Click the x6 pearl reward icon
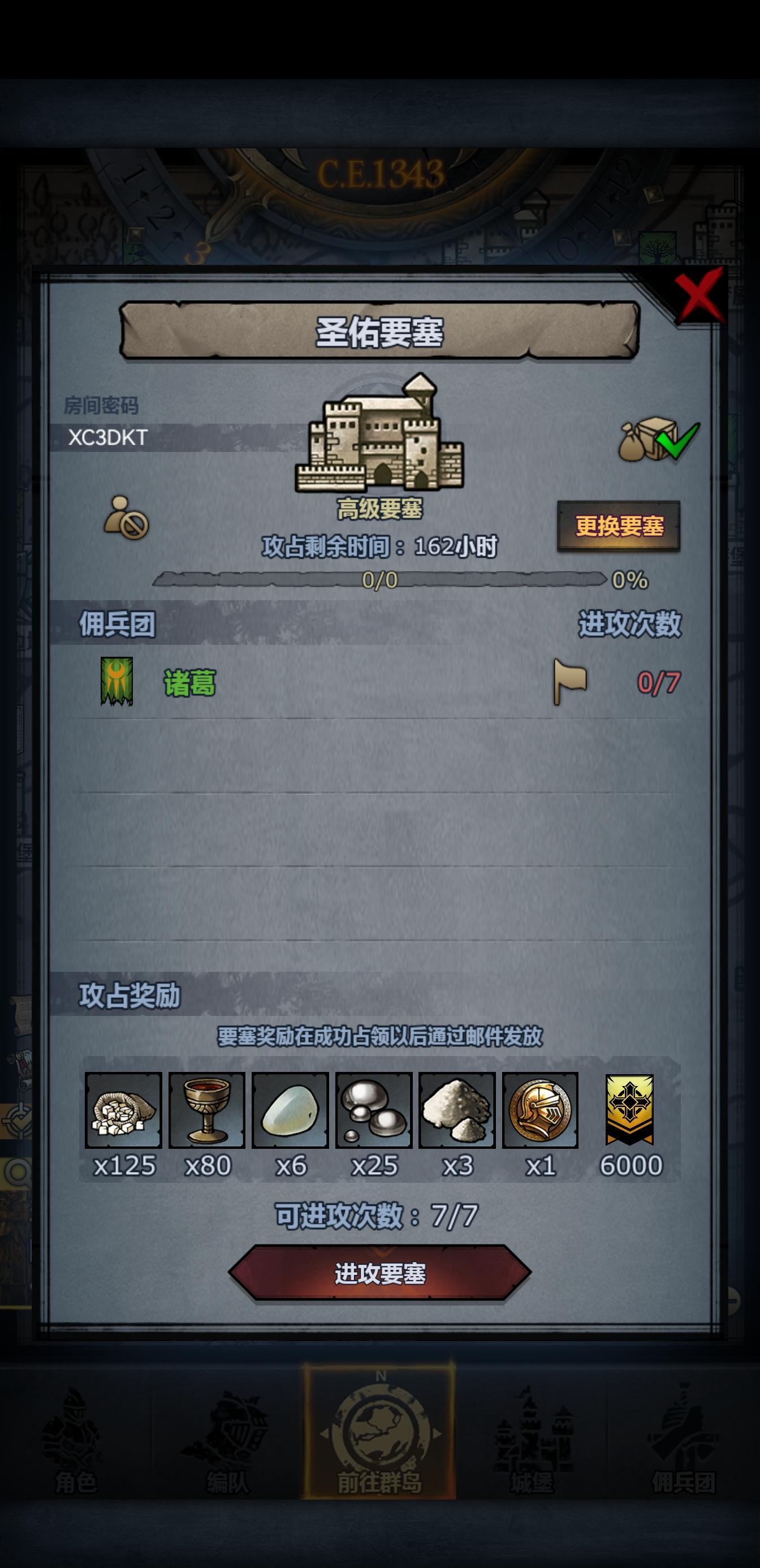Viewport: 760px width, 1568px height. 290,1109
